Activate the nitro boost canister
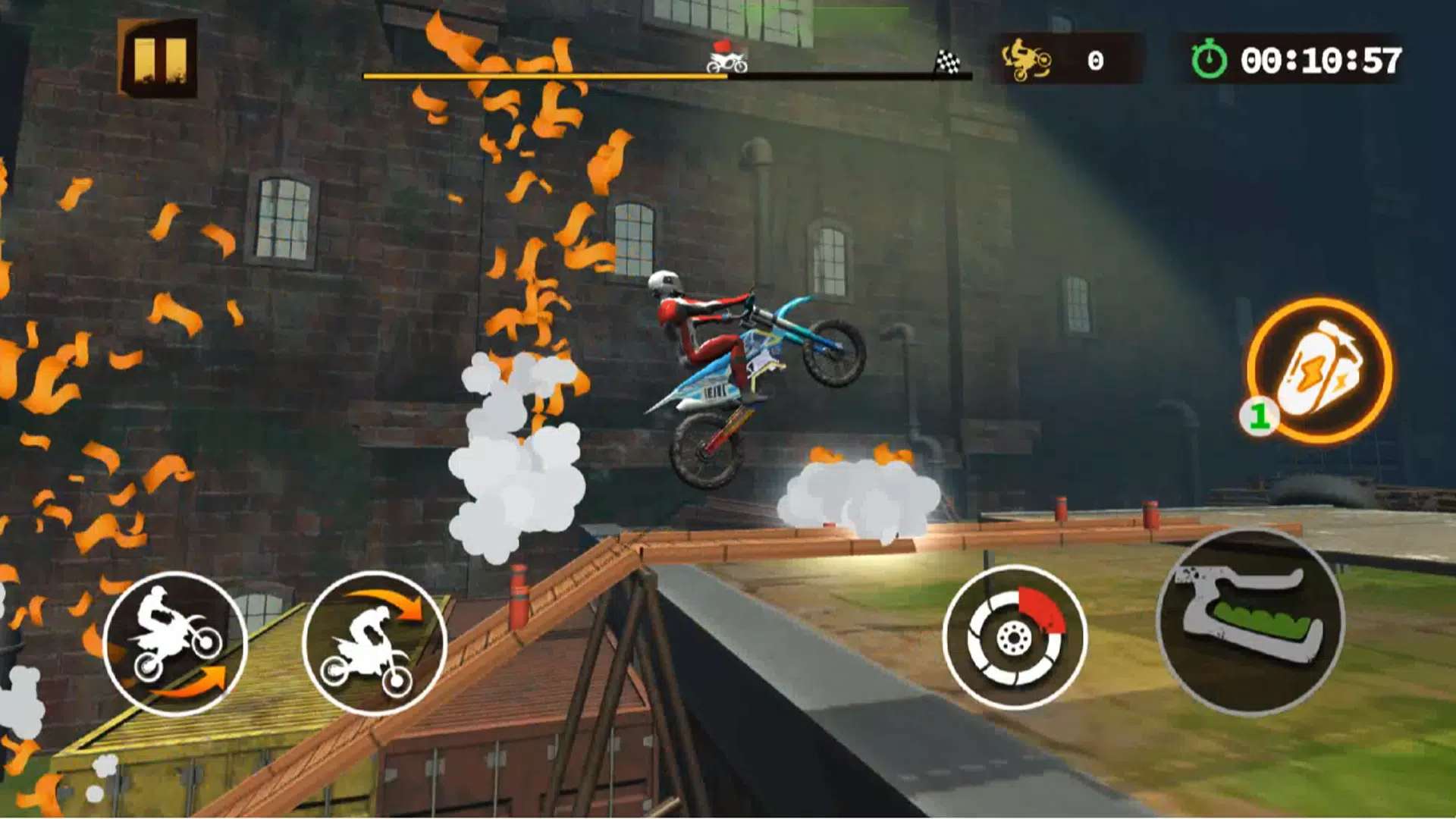Image resolution: width=1456 pixels, height=819 pixels. click(x=1319, y=371)
